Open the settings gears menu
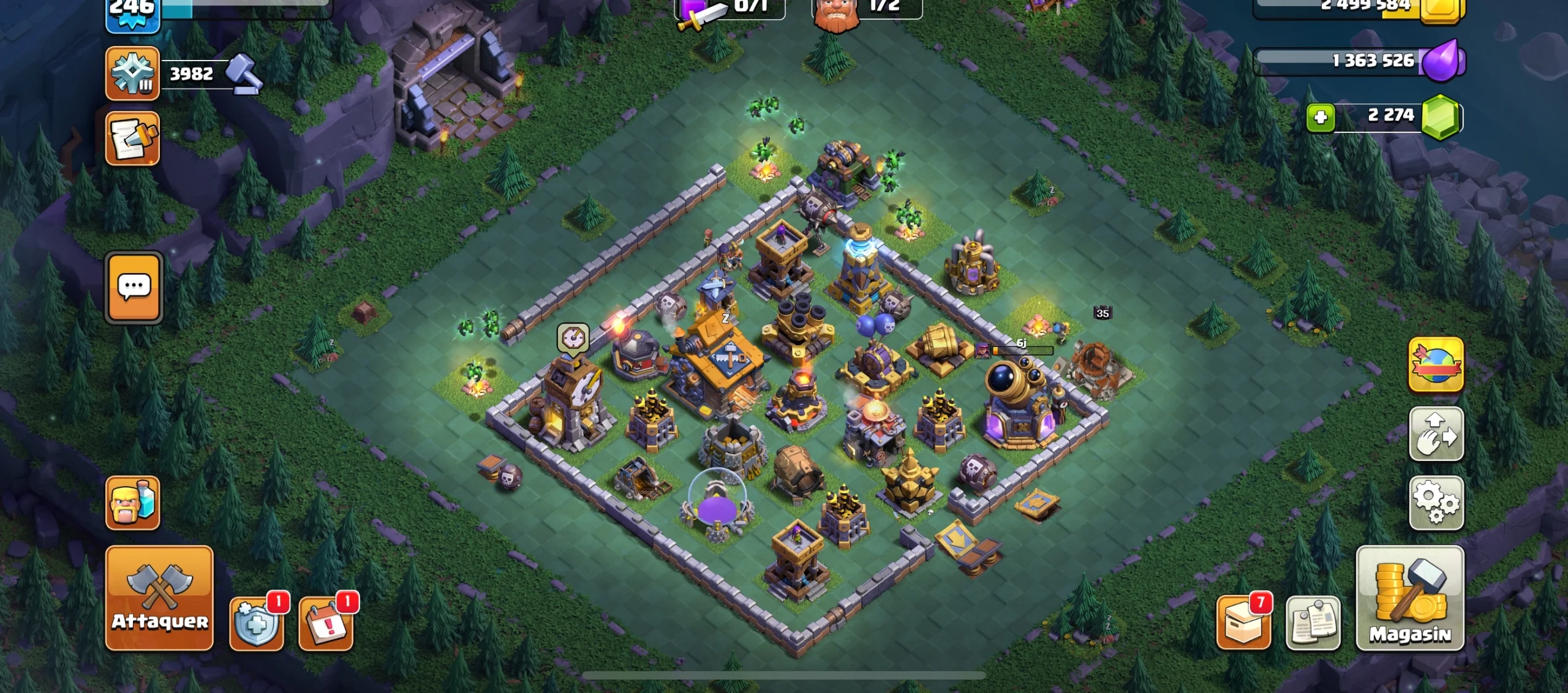Screen dimensions: 1568x693 point(1436,503)
